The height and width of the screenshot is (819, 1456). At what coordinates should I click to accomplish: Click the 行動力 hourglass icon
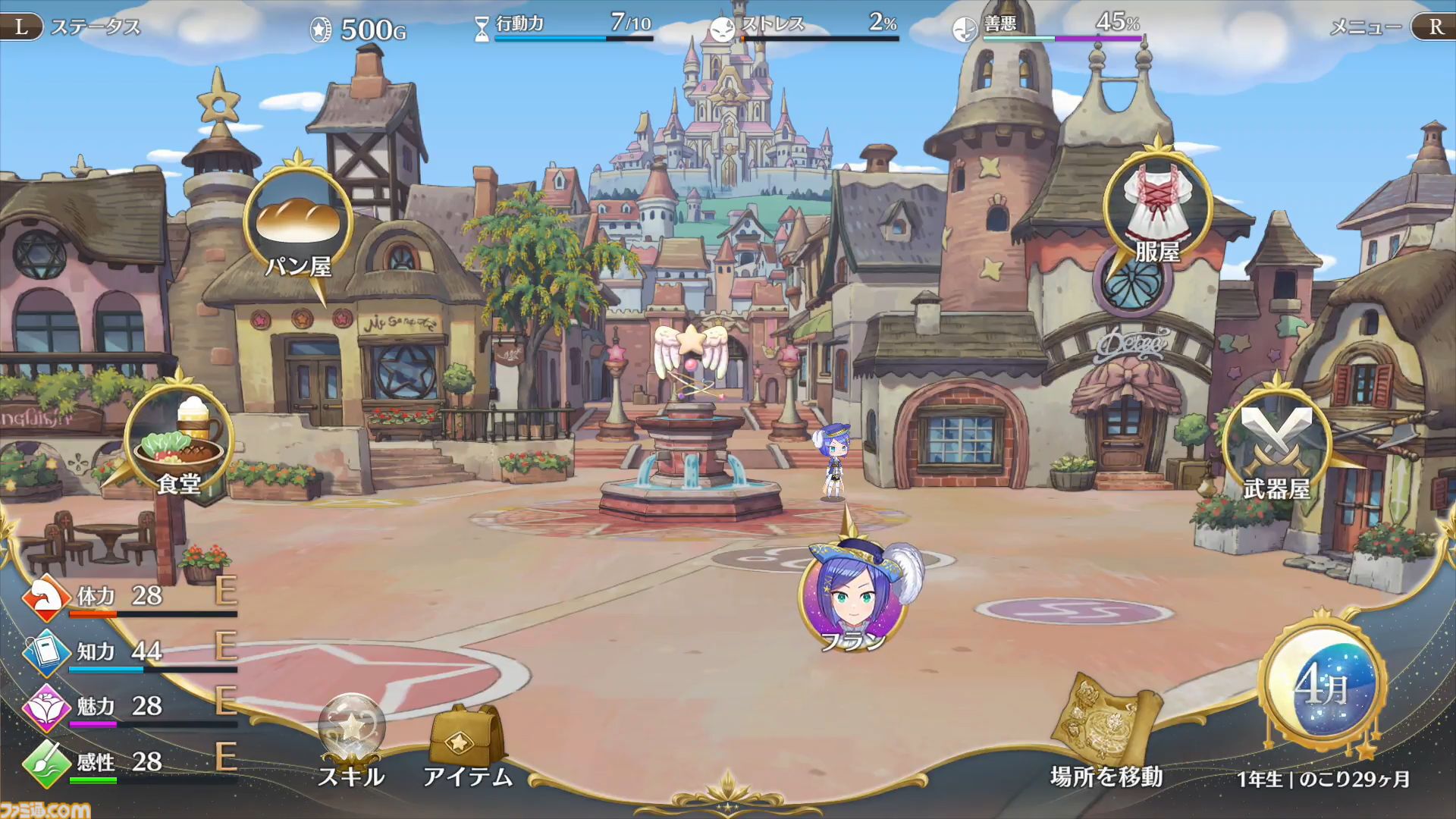(482, 24)
